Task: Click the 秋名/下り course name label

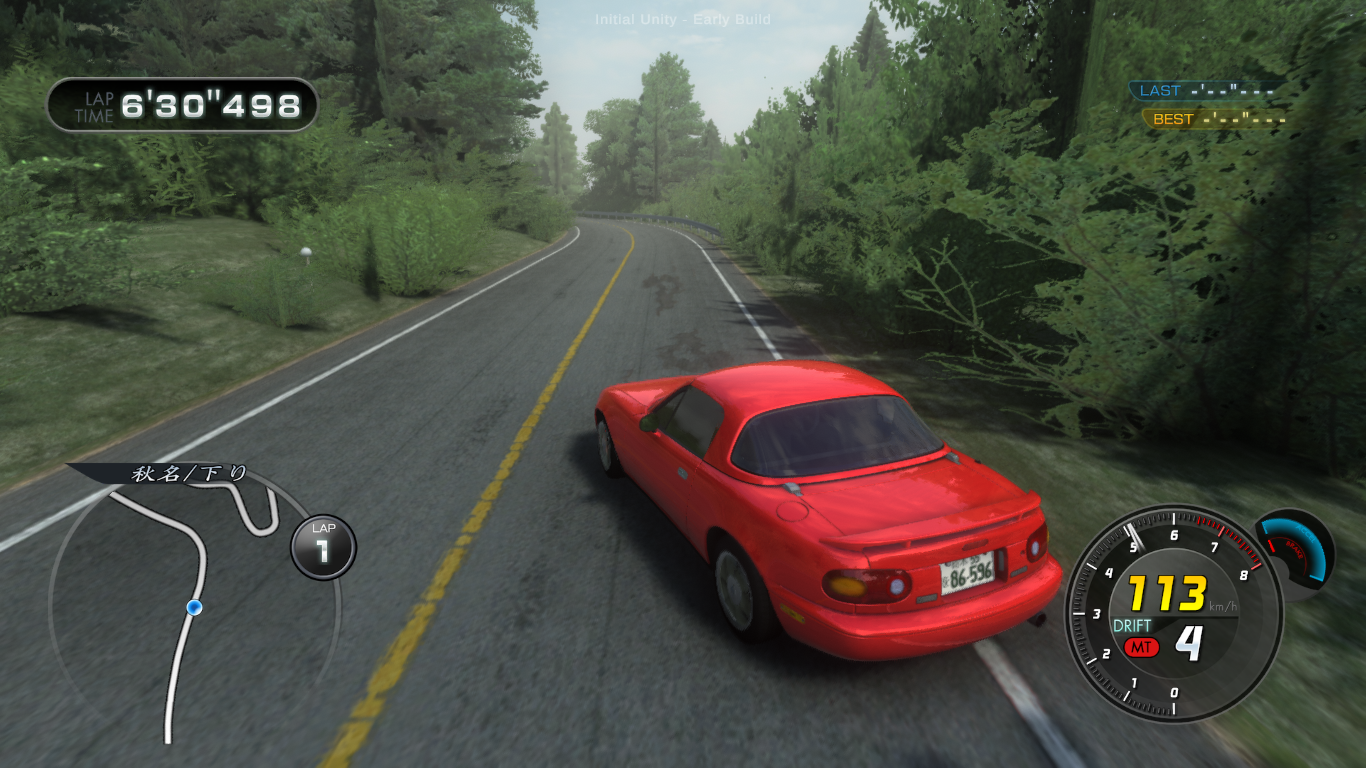Action: coord(188,473)
